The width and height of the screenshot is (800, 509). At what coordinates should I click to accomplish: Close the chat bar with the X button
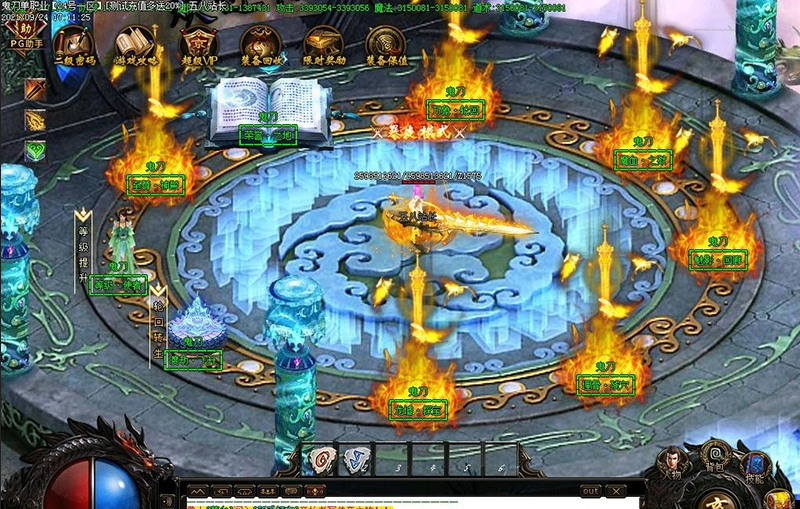pos(616,491)
